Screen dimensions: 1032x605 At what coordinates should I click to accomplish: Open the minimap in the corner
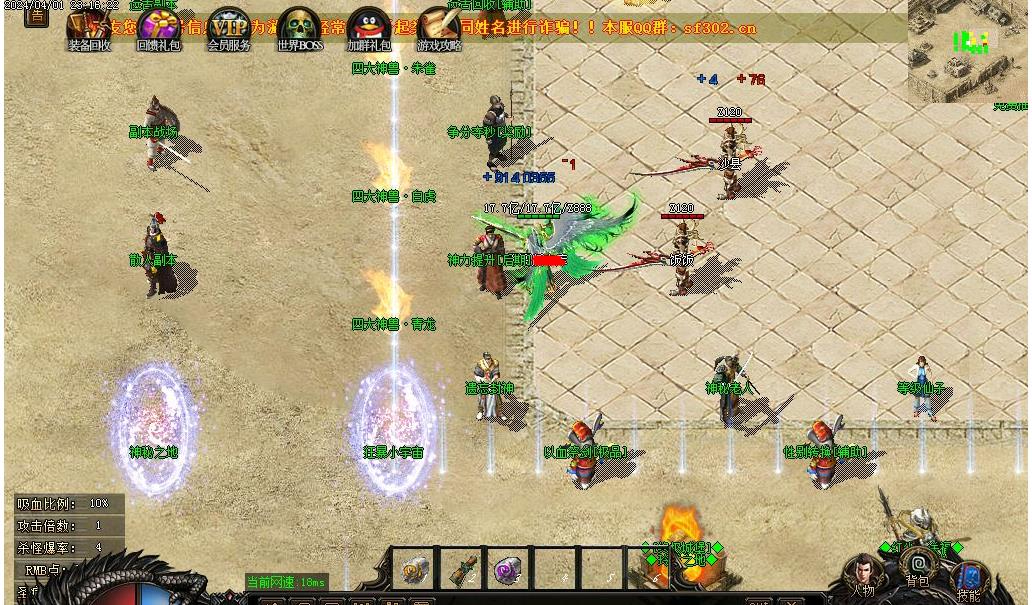(968, 48)
